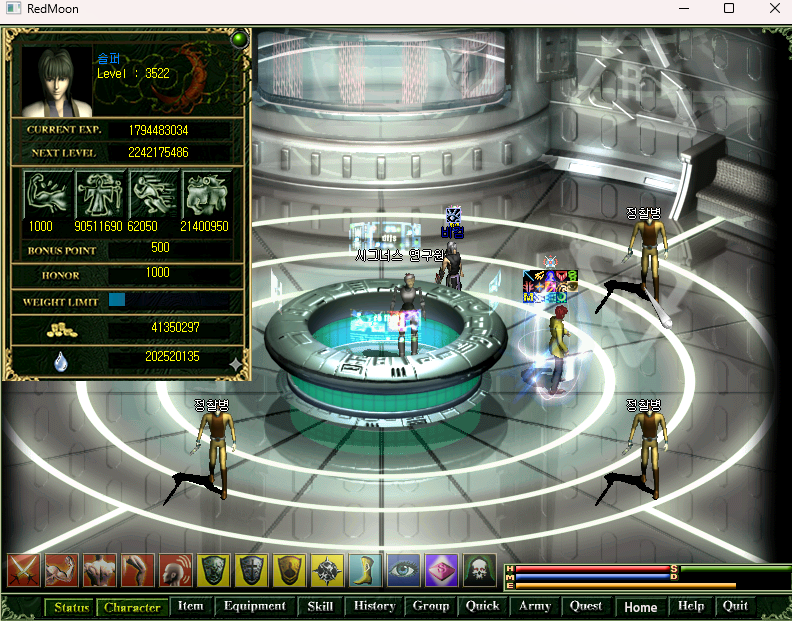The height and width of the screenshot is (621, 792).
Task: Open the Army menu
Action: click(535, 606)
